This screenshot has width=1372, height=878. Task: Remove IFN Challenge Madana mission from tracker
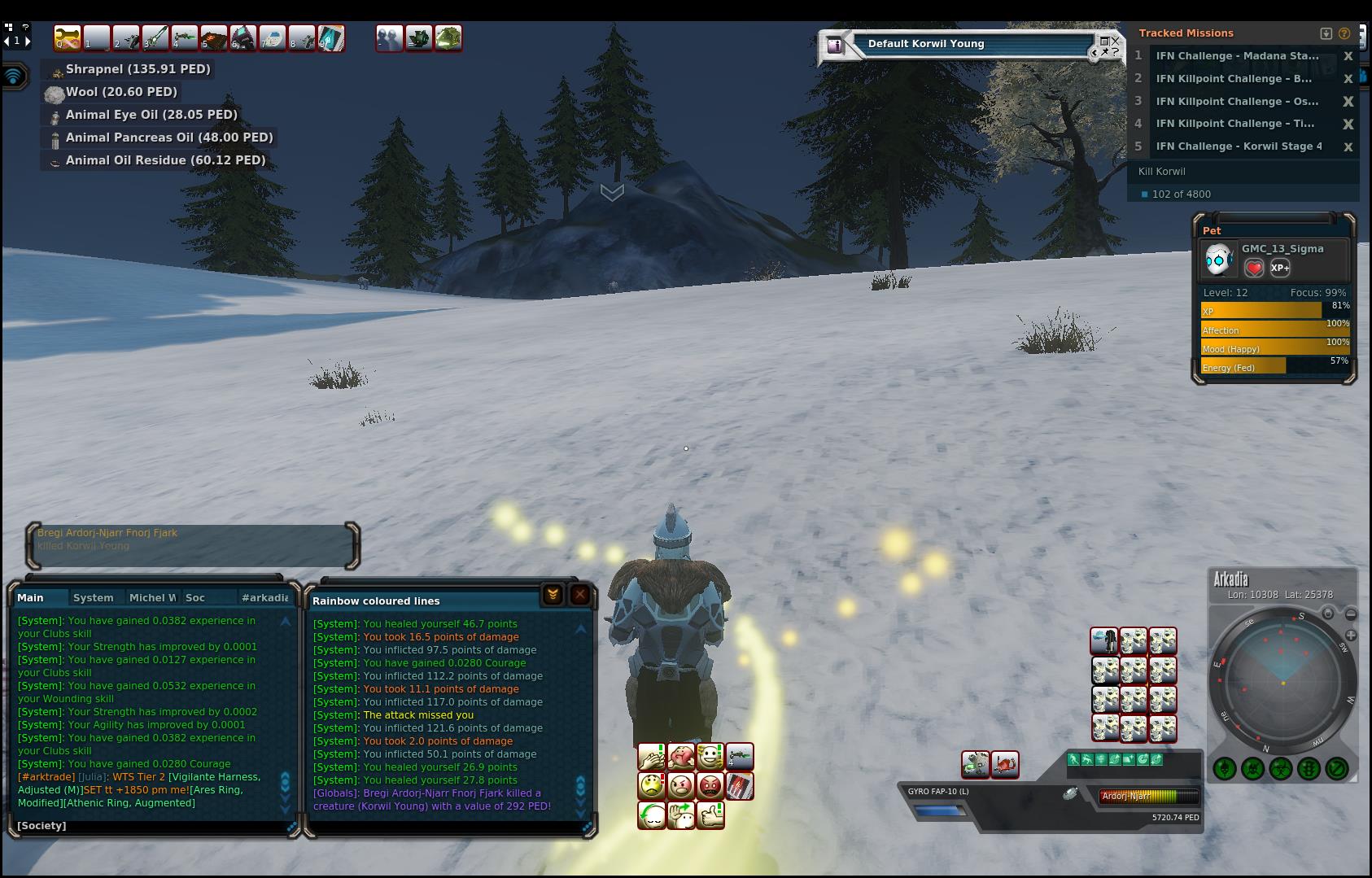[x=1348, y=56]
